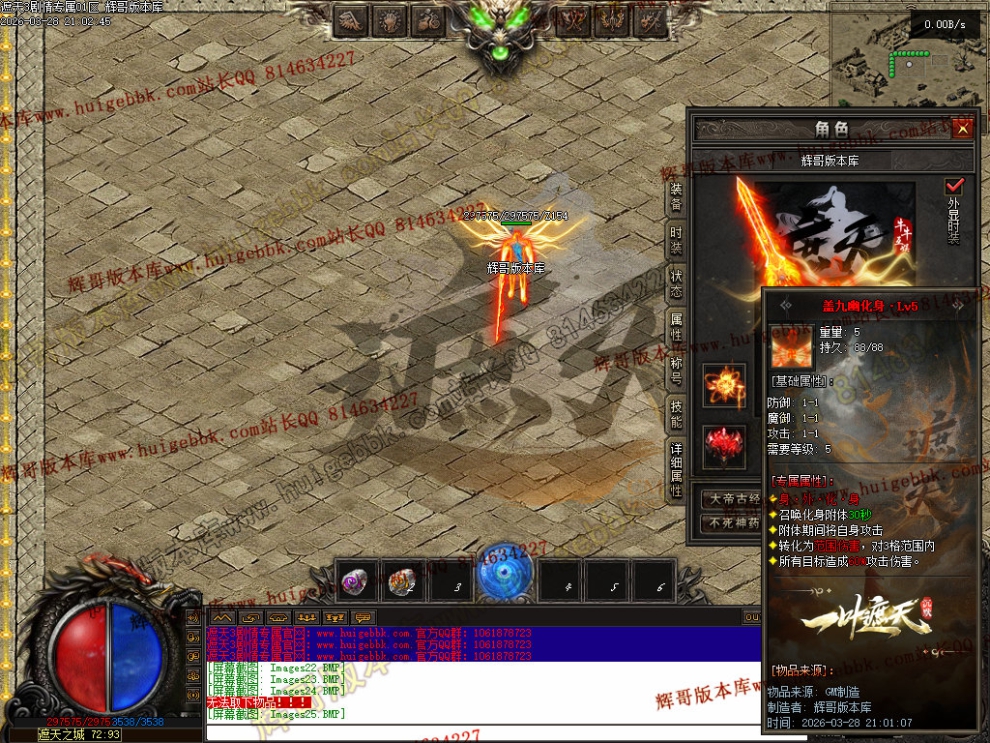Switch to the 装备 equipment tab
This screenshot has width=990, height=743.
[x=676, y=198]
